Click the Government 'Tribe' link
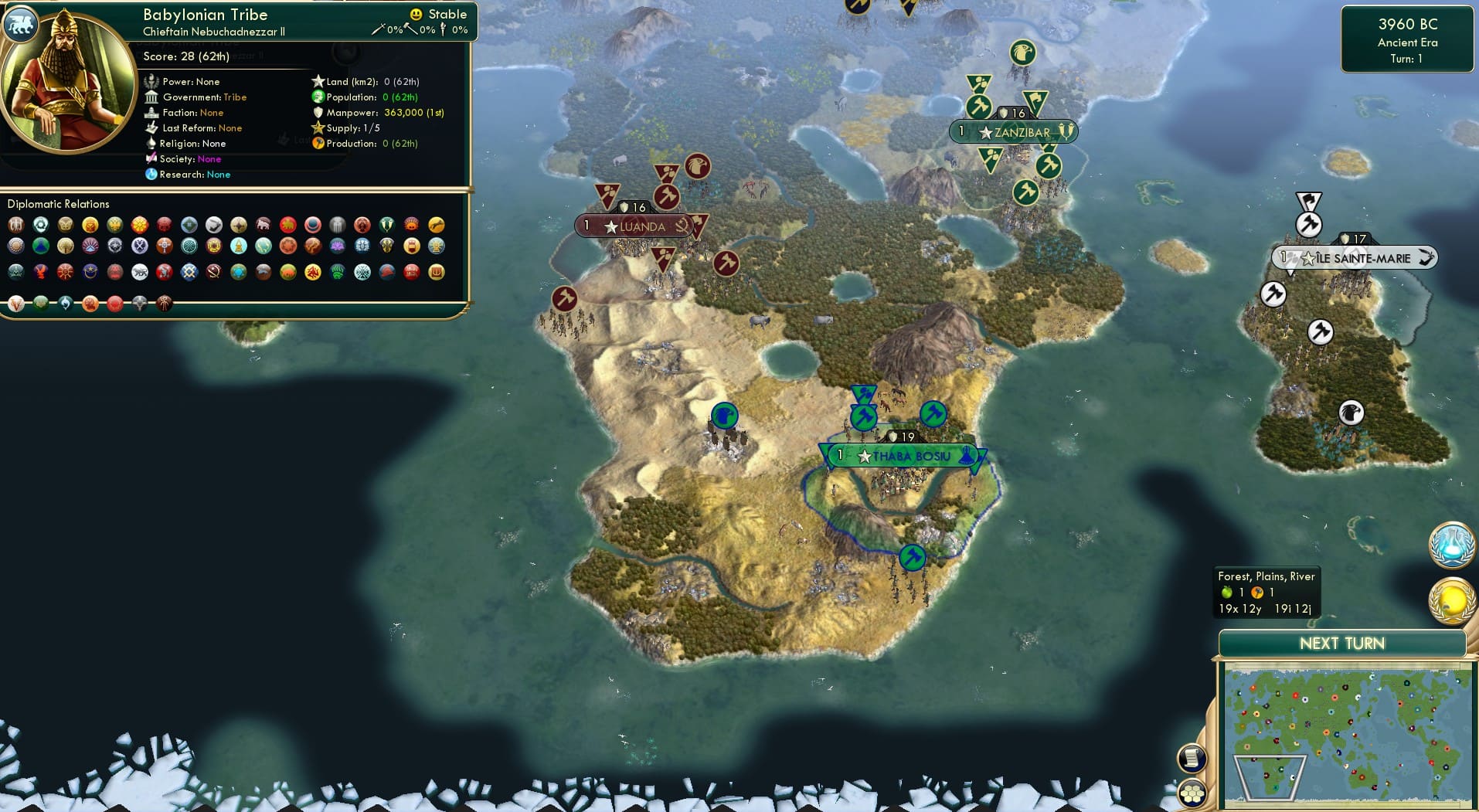Viewport: 1479px width, 812px height. 234,97
